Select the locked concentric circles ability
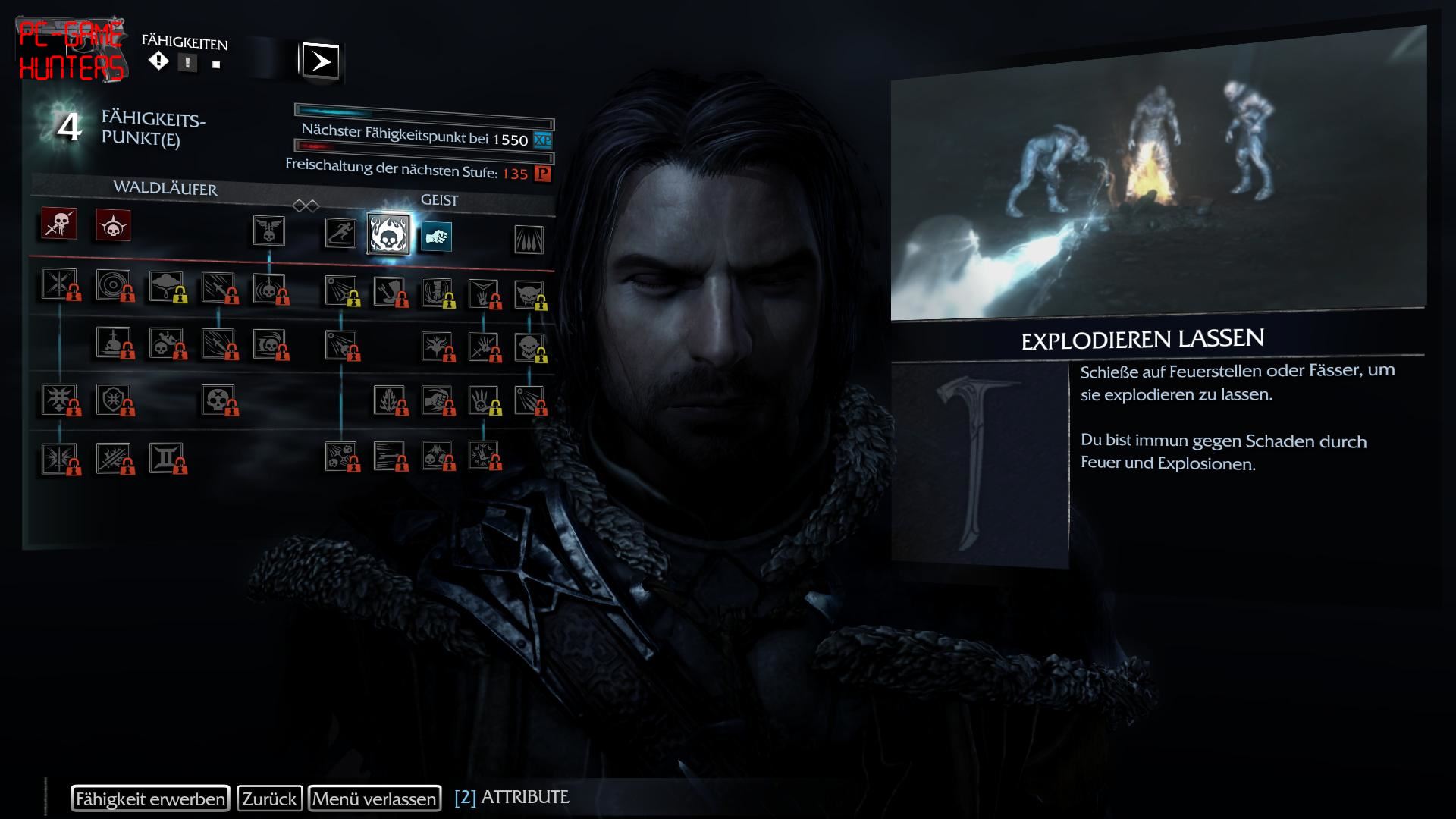Screen dimensions: 1456x819 click(113, 285)
